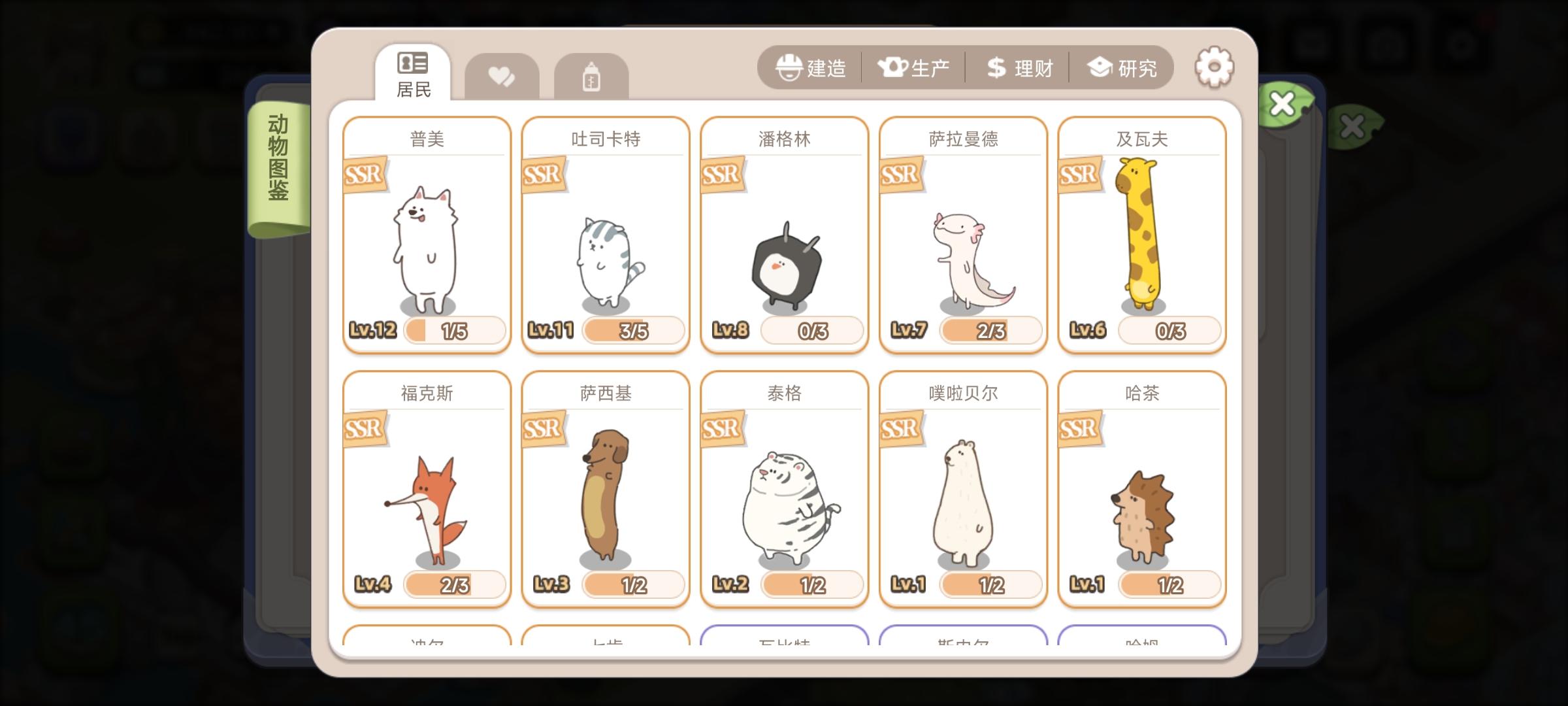Click 萨拉曼德's 2/3 progress bar
The height and width of the screenshot is (706, 1568).
990,331
